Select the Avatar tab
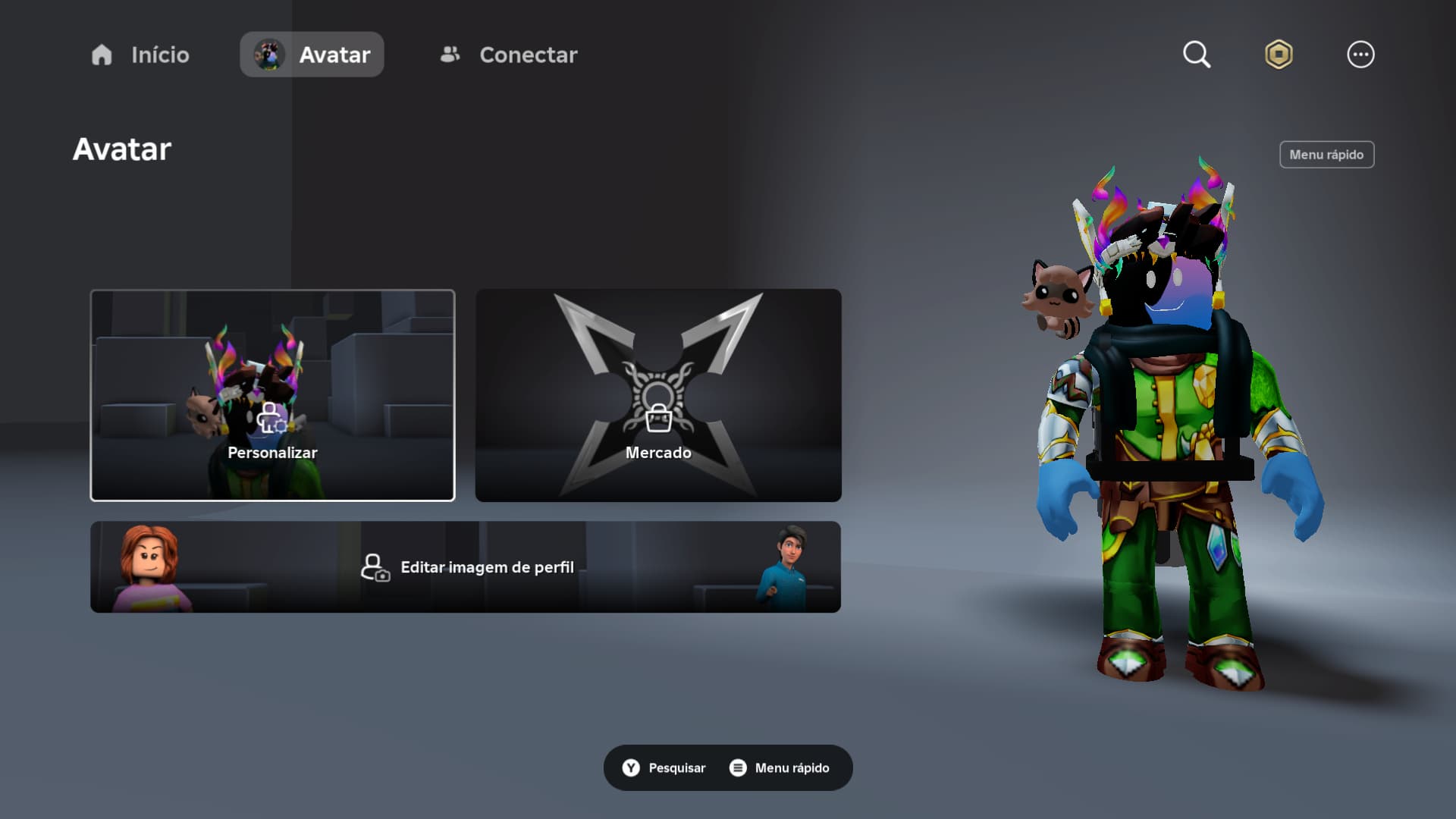 tap(312, 55)
